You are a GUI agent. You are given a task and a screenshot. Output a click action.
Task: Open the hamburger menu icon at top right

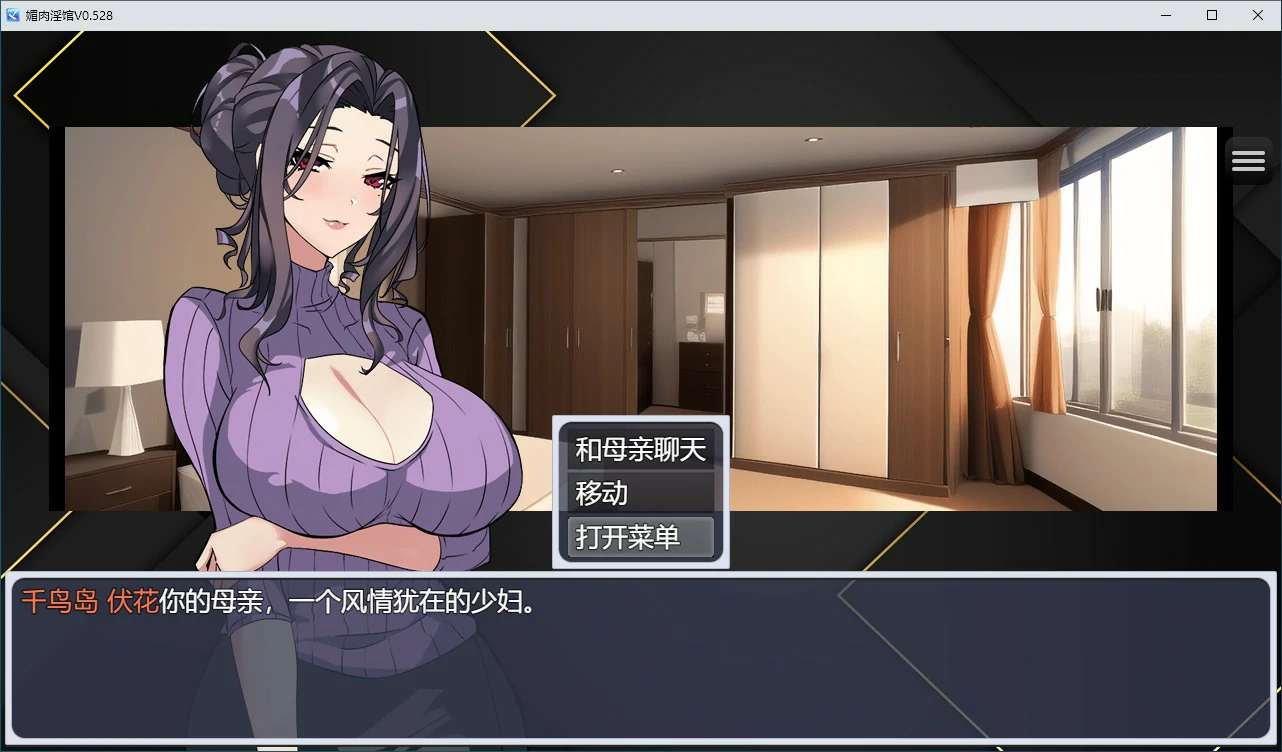point(1247,159)
